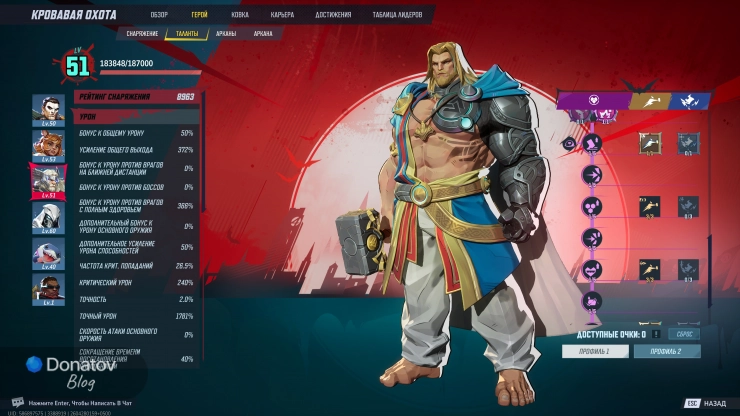Switch to Профиль 2
This screenshot has height=416, width=740.
coord(666,352)
